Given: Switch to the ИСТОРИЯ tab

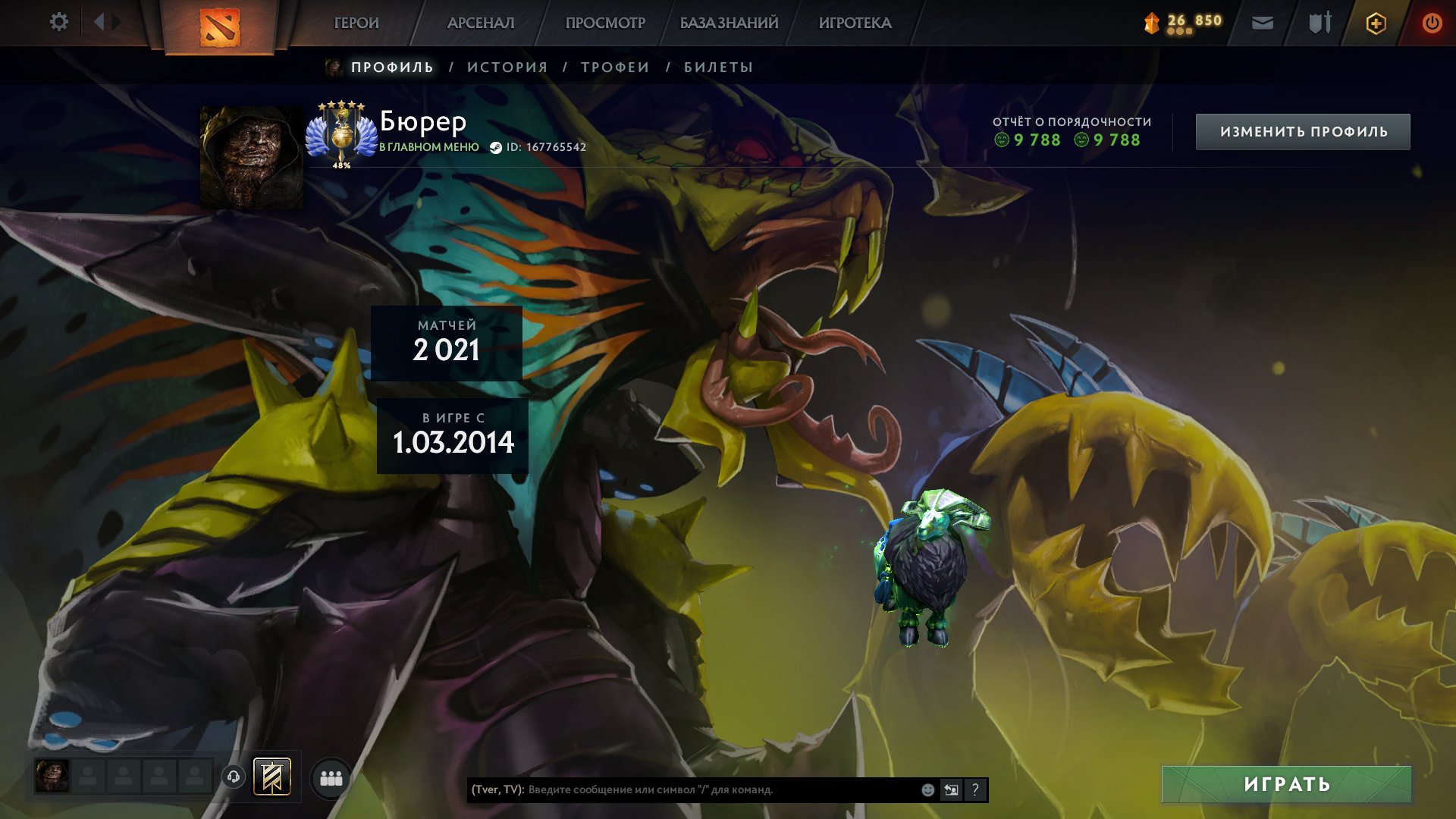Looking at the screenshot, I should (x=507, y=67).
